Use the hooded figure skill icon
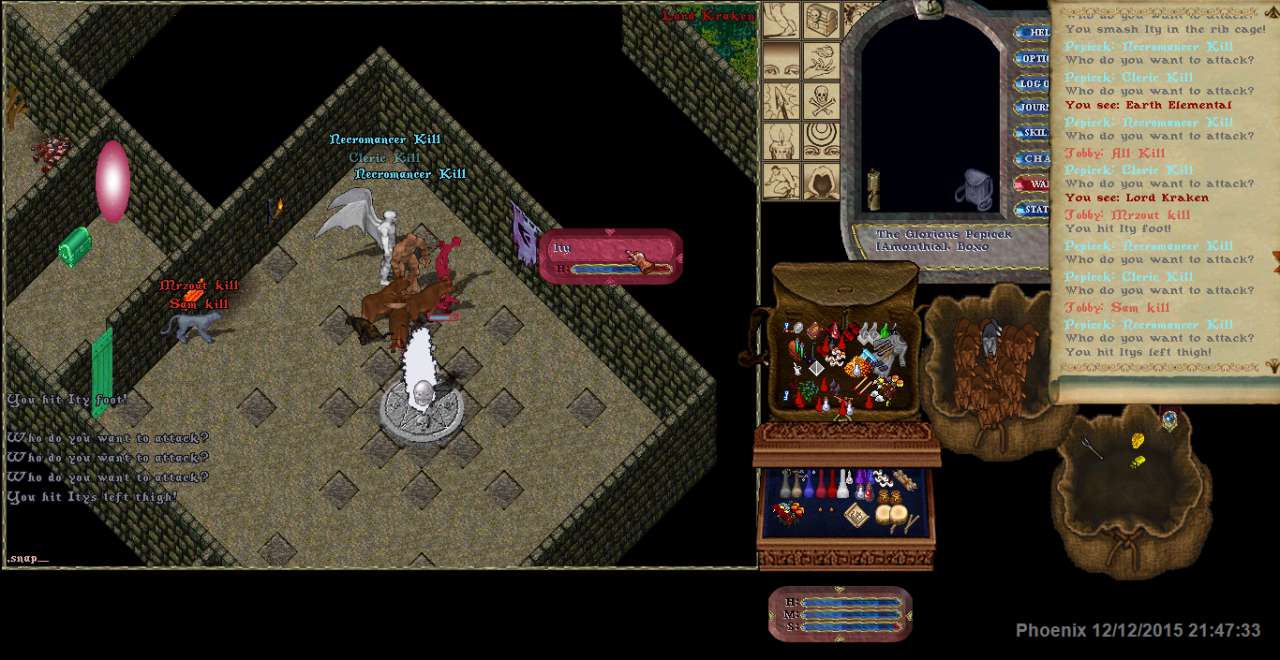 pyautogui.click(x=822, y=180)
